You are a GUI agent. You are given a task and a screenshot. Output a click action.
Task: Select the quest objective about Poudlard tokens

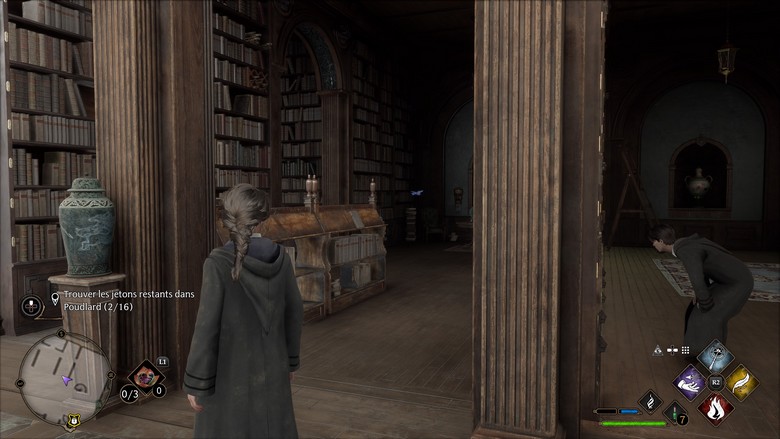[x=129, y=300]
